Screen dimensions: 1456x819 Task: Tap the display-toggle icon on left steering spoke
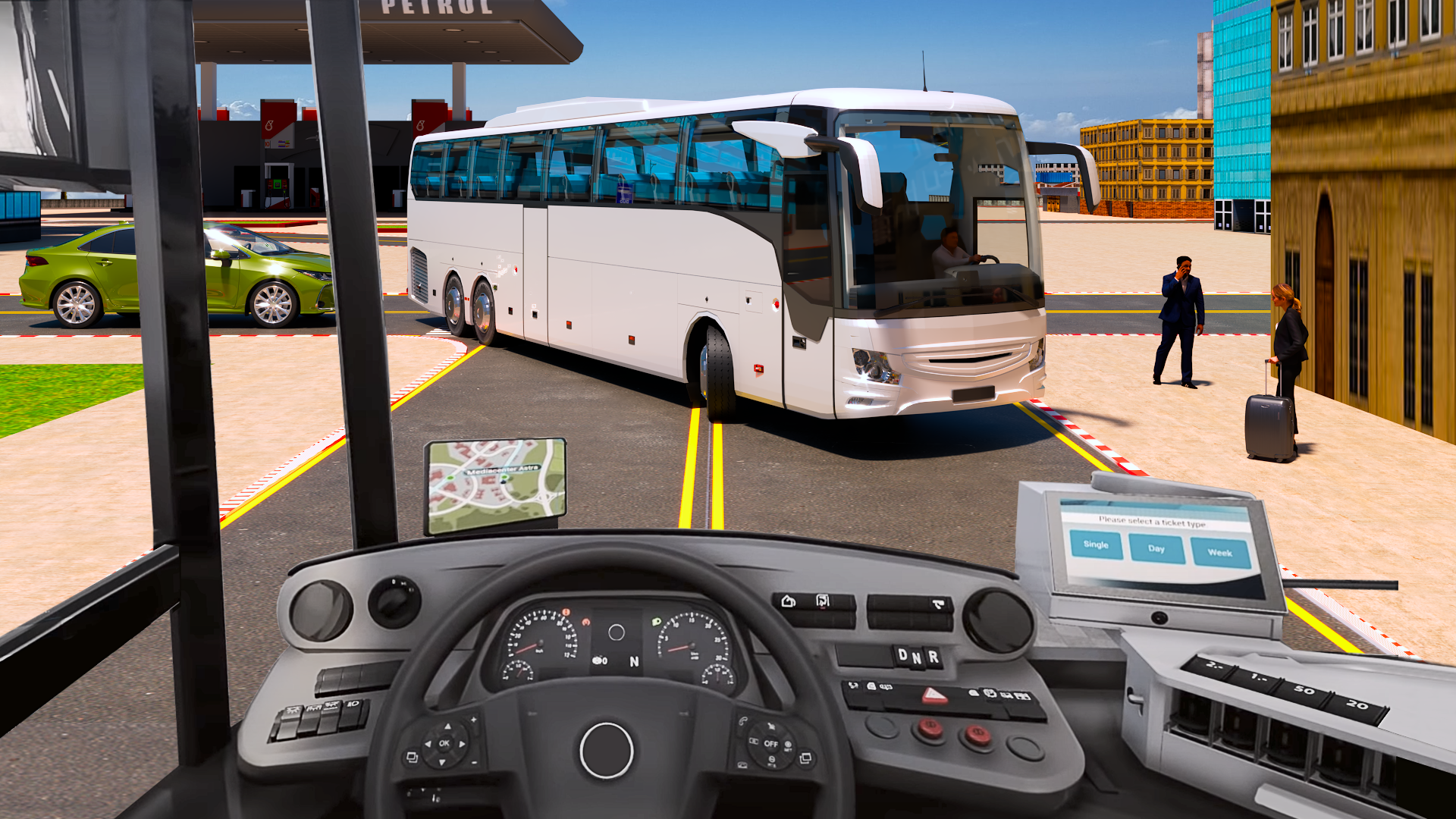[x=412, y=756]
